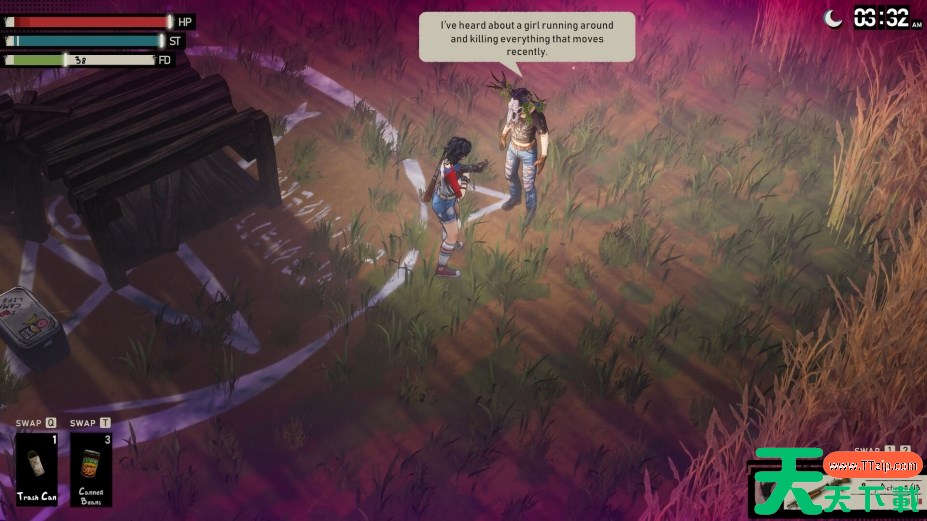Click the www.TTzip.com watermark badge
This screenshot has height=521, width=927.
coord(872,465)
